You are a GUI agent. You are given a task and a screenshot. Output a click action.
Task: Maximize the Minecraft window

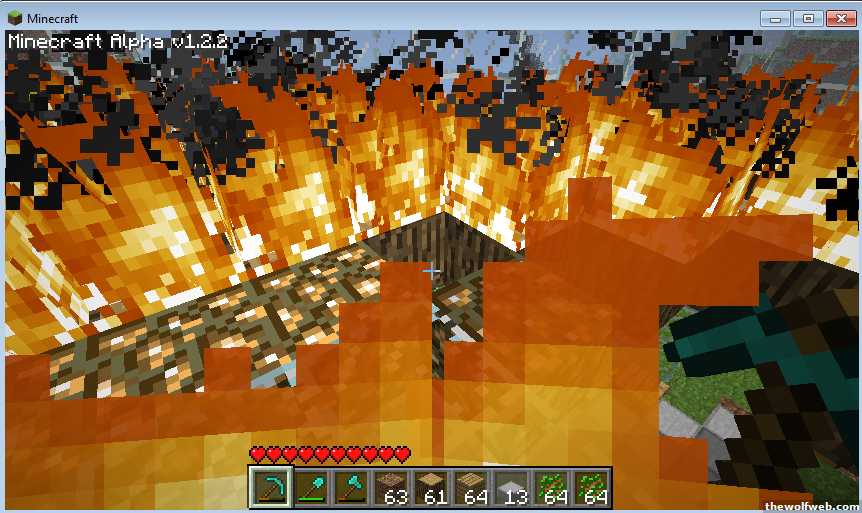pos(807,18)
